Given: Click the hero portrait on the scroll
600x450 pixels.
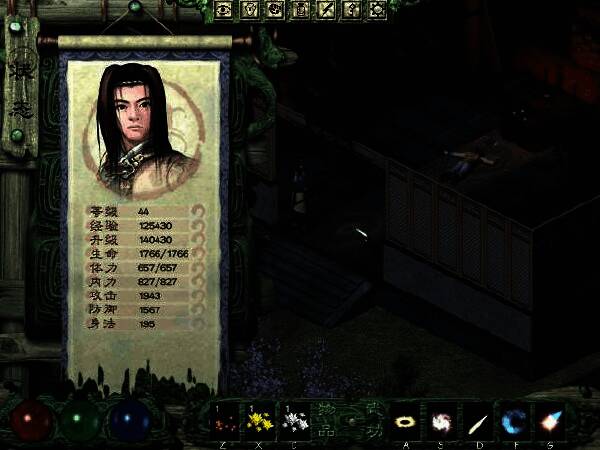Looking at the screenshot, I should point(140,123).
